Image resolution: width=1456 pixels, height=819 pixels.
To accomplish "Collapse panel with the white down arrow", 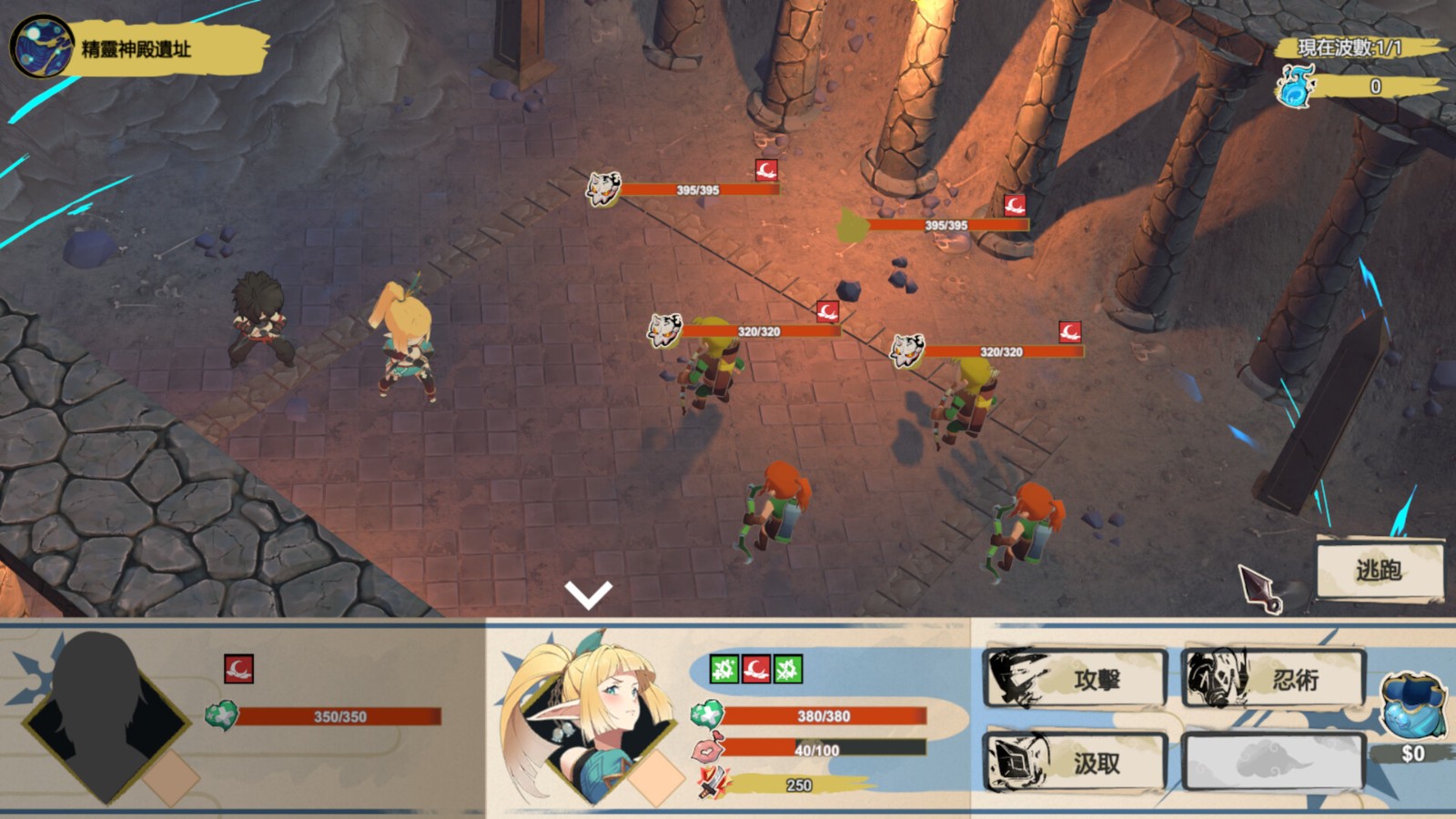I will click(x=588, y=594).
